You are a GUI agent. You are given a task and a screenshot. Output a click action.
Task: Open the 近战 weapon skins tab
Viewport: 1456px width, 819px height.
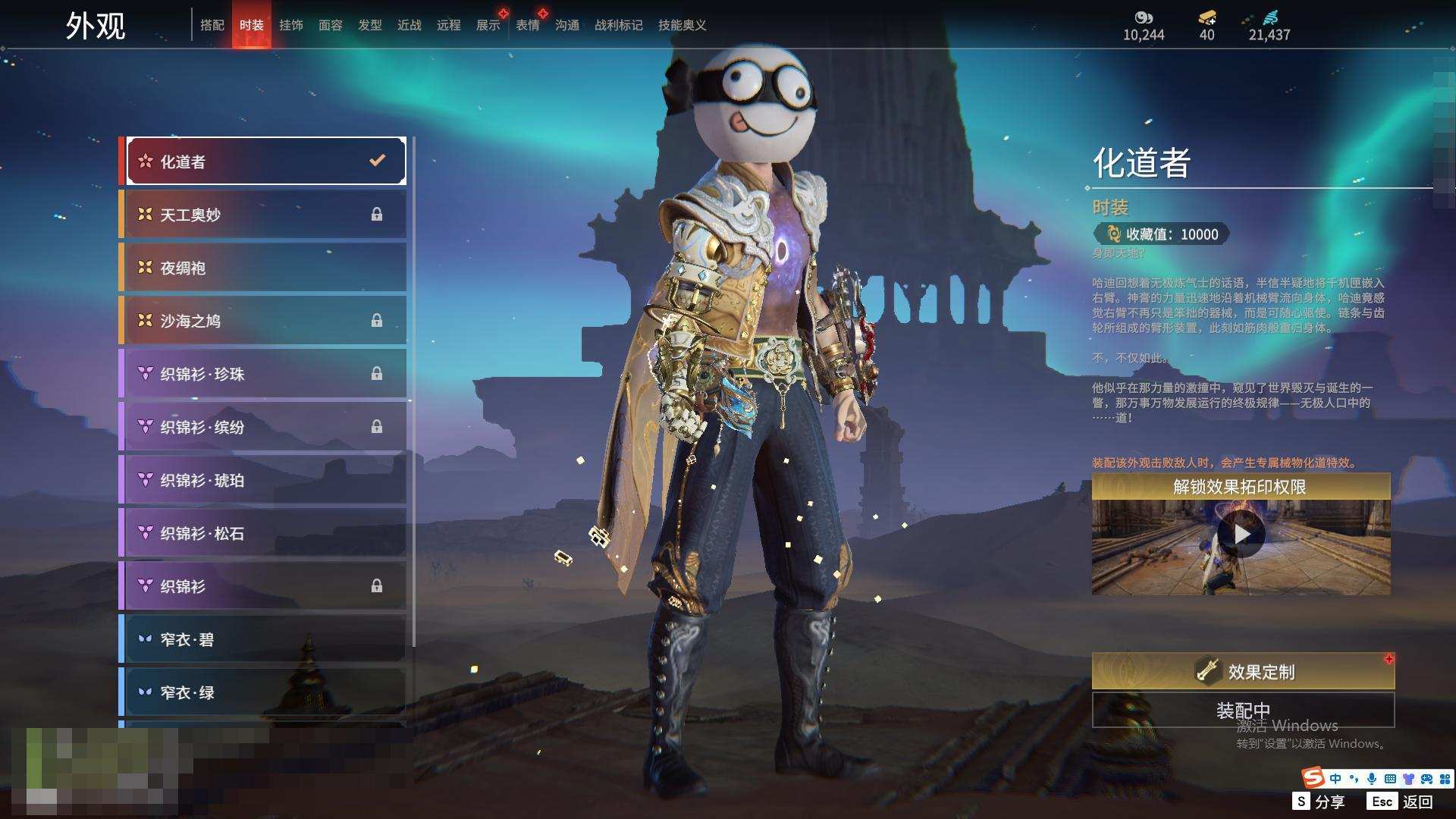tap(409, 25)
